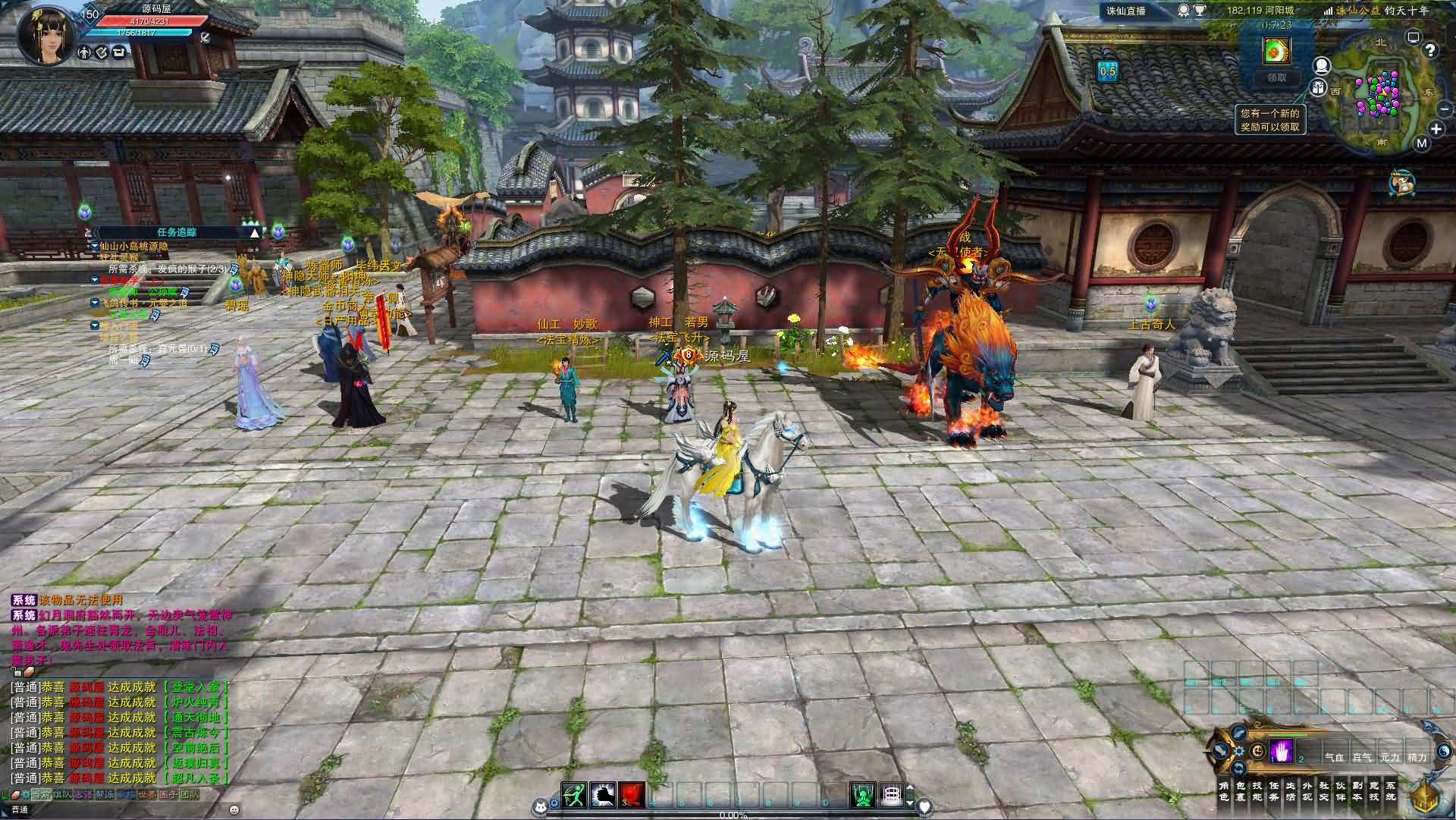Switch chat to the 世界 world channel
Screen dimensions: 1456x820
pos(147,794)
